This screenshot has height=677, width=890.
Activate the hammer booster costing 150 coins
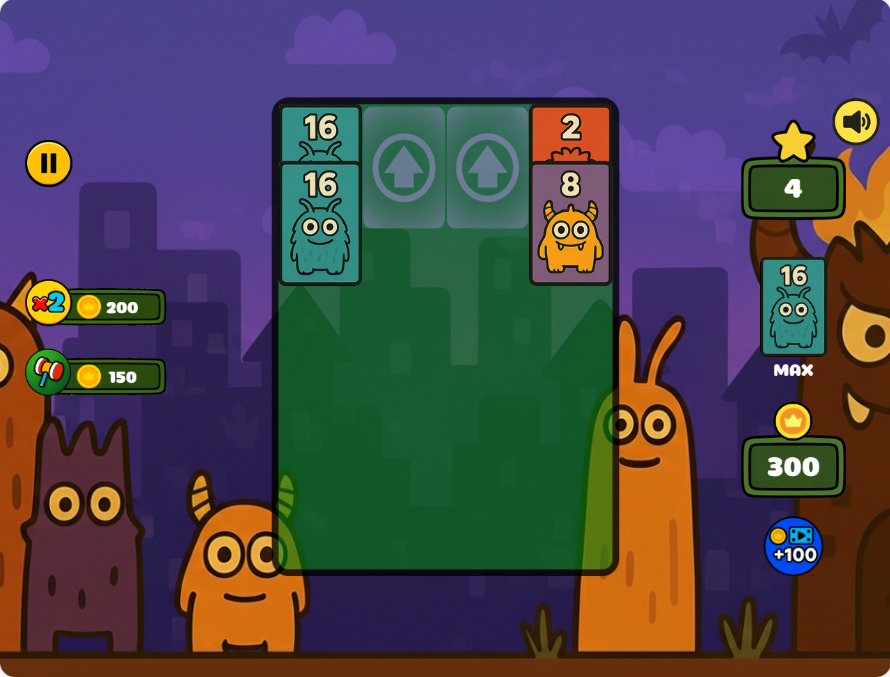(97, 375)
